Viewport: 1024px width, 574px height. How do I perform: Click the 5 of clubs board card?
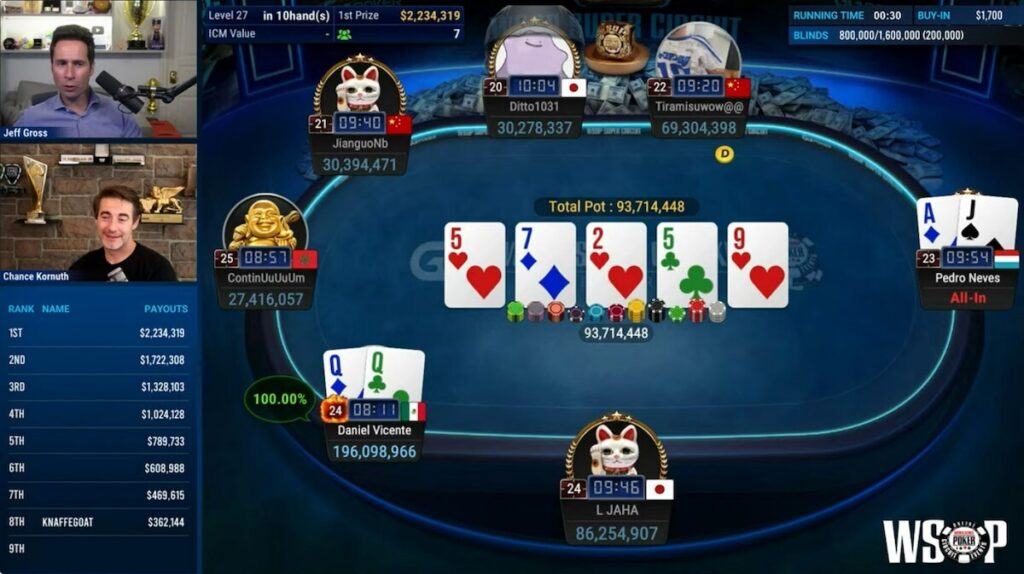tap(687, 264)
